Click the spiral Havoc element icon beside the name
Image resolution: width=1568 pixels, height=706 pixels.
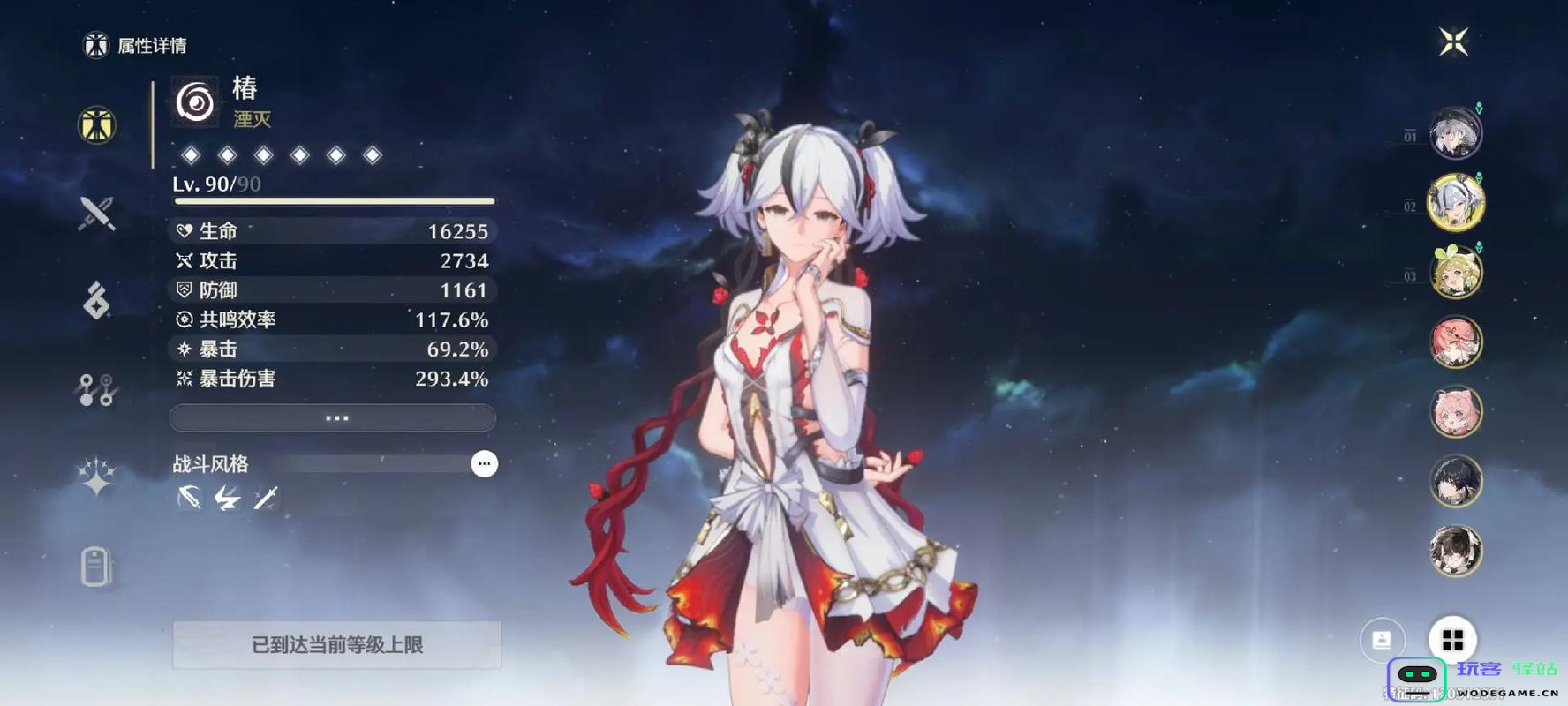[195, 102]
